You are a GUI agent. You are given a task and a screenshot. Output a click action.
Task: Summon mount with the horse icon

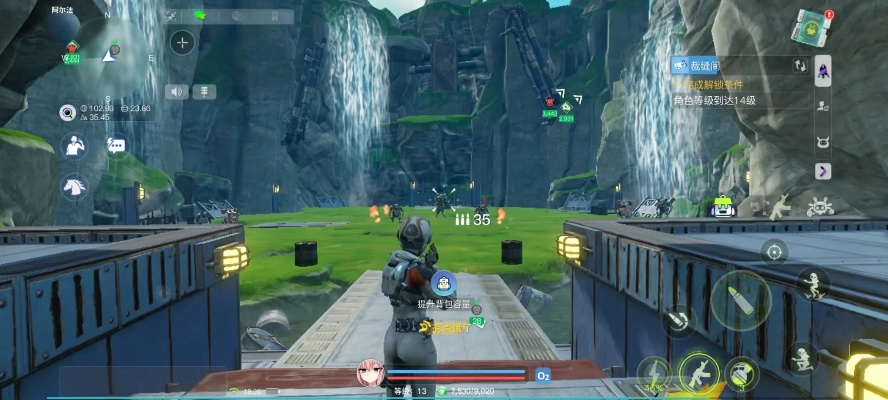click(73, 186)
